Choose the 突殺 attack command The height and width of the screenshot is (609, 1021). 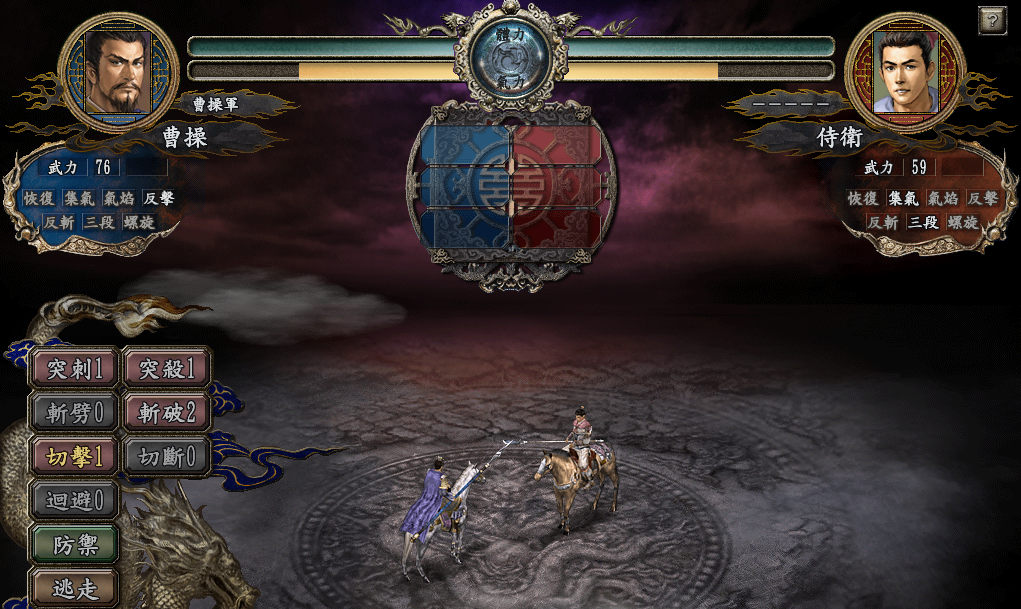(x=167, y=368)
